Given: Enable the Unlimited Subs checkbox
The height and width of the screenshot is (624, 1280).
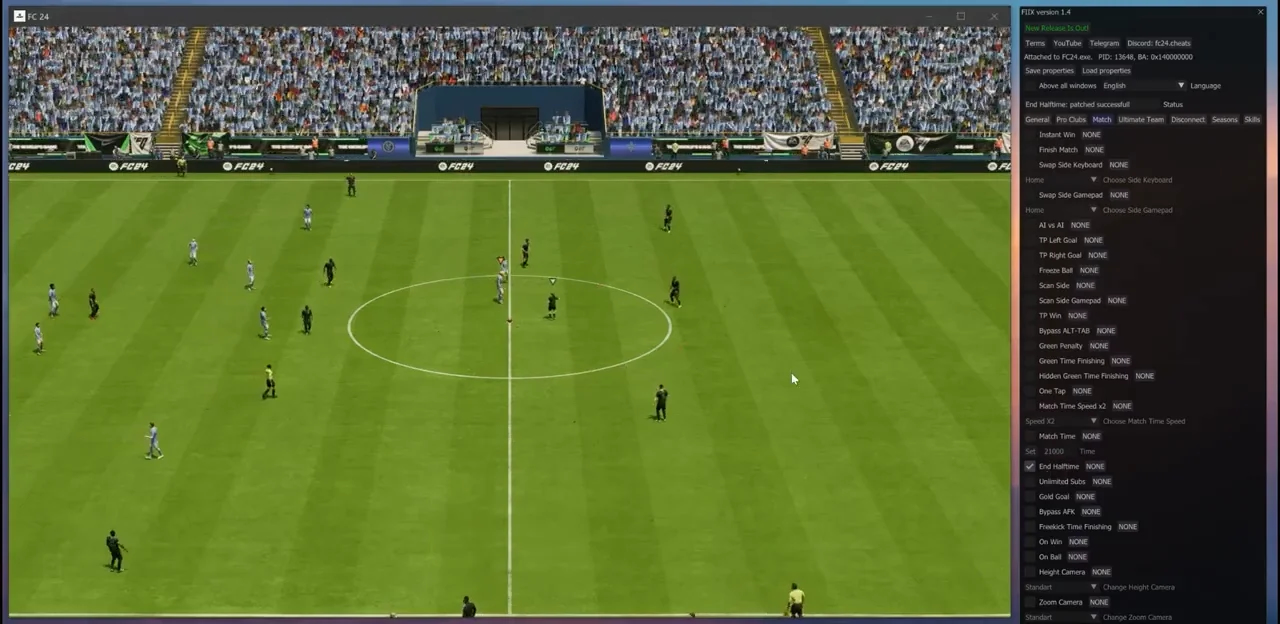Looking at the screenshot, I should coord(1030,482).
